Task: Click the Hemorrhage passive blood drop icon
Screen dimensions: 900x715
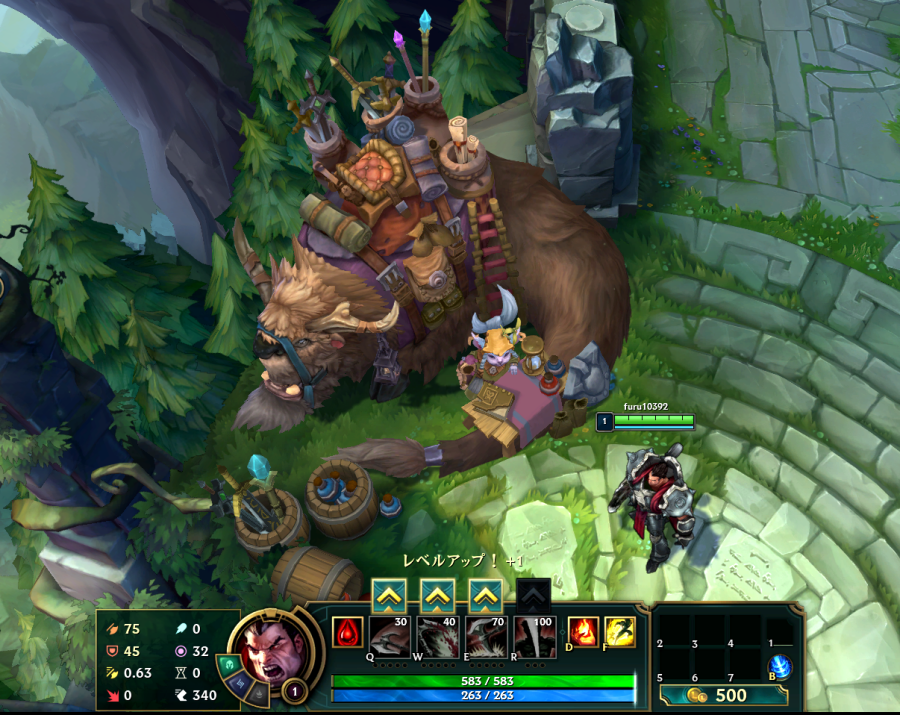Action: [x=347, y=632]
